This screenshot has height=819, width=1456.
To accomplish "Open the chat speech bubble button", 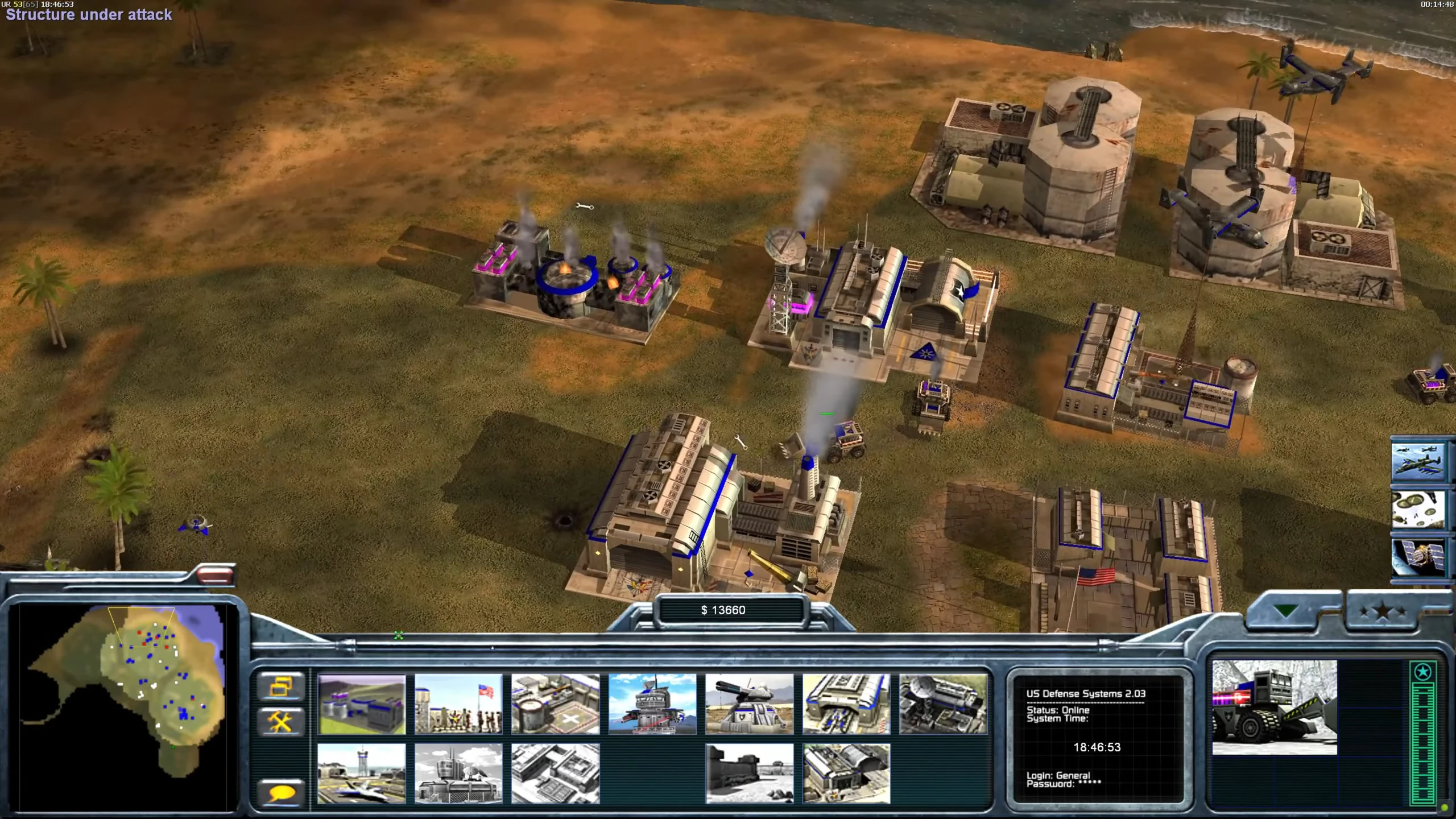I will (x=280, y=793).
